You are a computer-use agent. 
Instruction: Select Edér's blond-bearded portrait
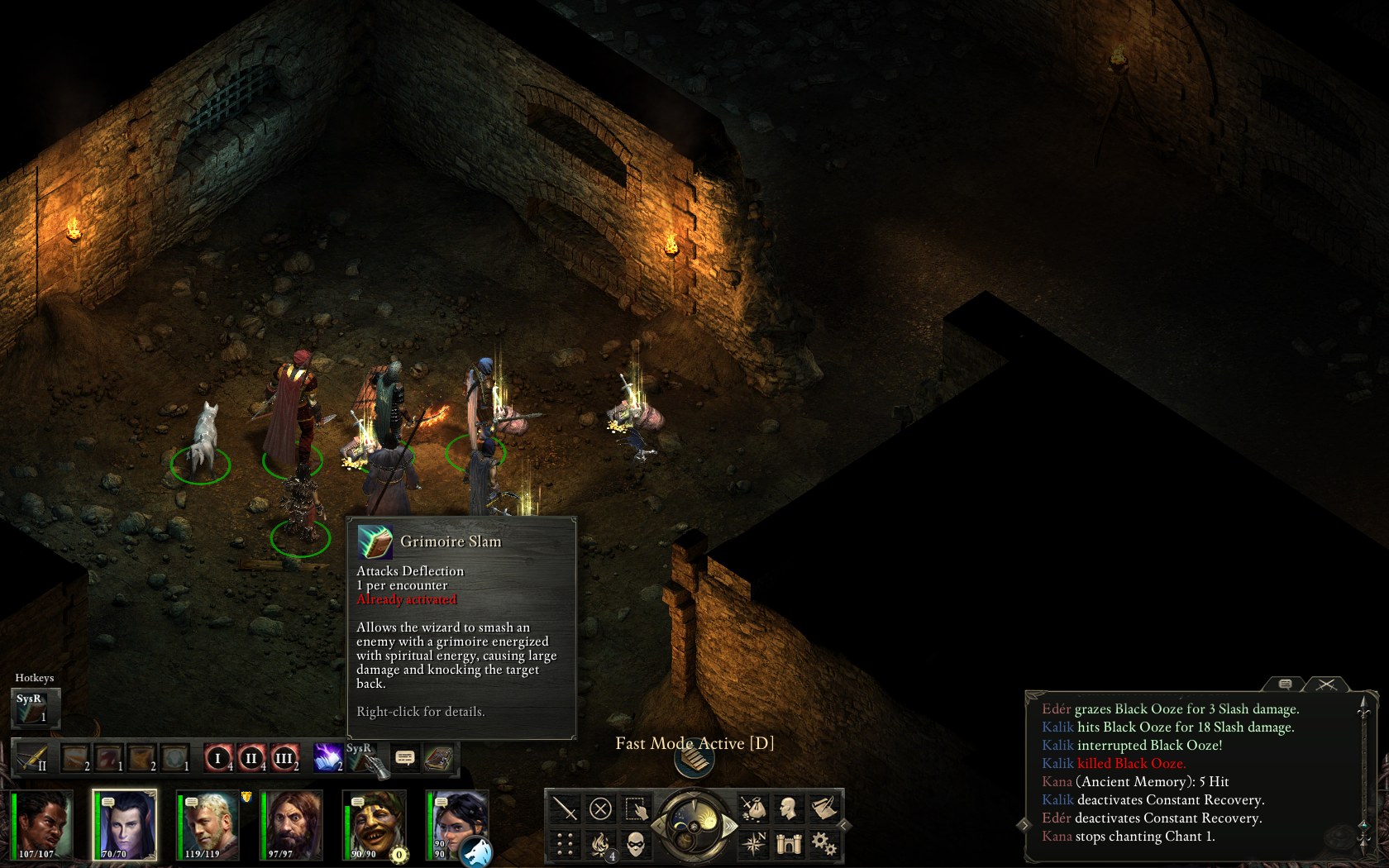tap(208, 825)
